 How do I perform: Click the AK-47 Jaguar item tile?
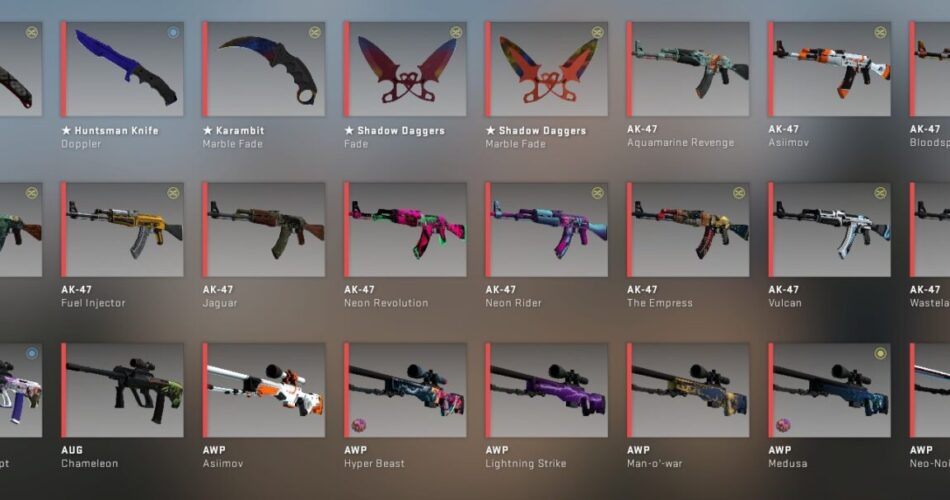tap(265, 229)
